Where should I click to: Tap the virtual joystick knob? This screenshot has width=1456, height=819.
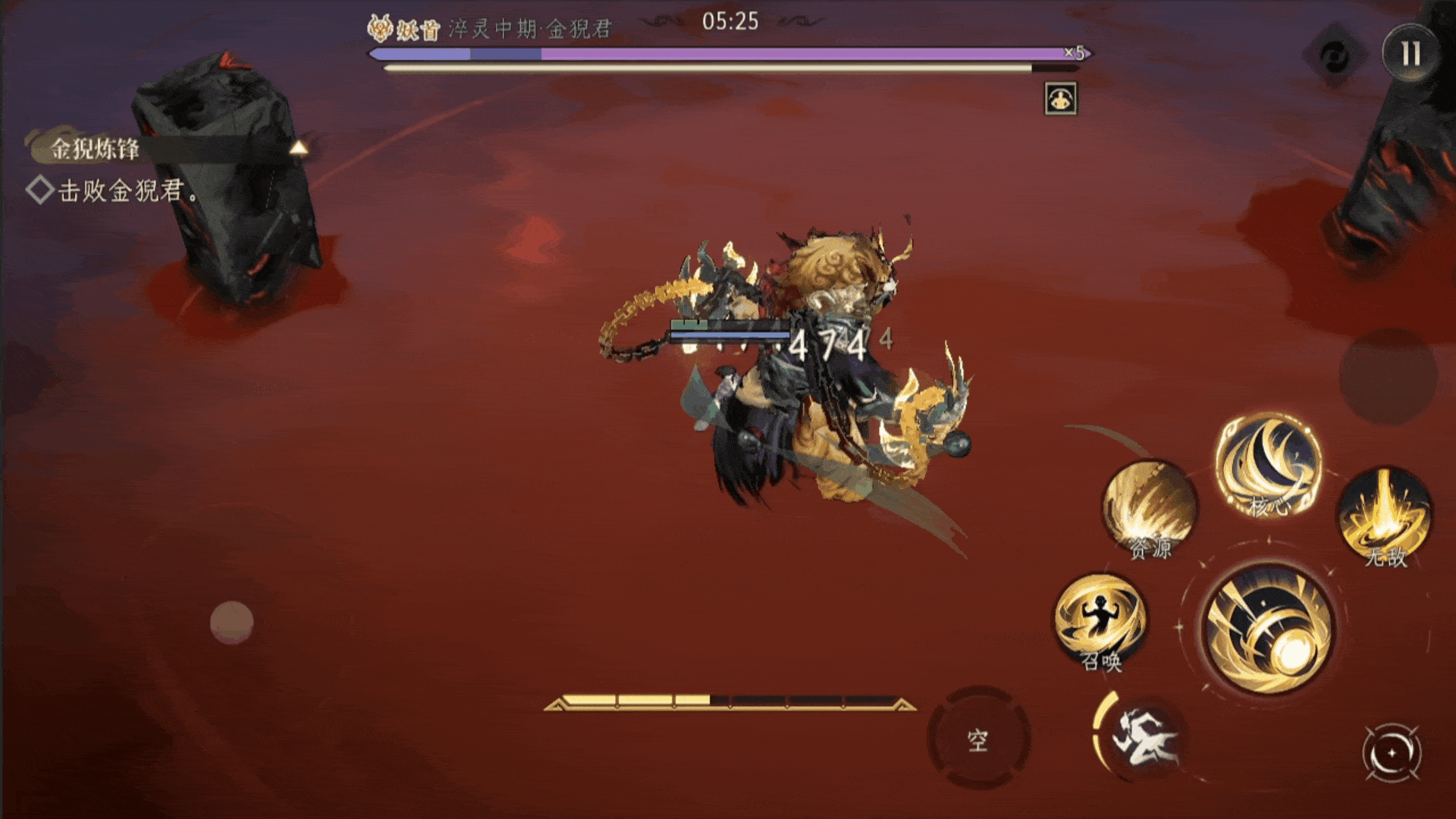[231, 623]
